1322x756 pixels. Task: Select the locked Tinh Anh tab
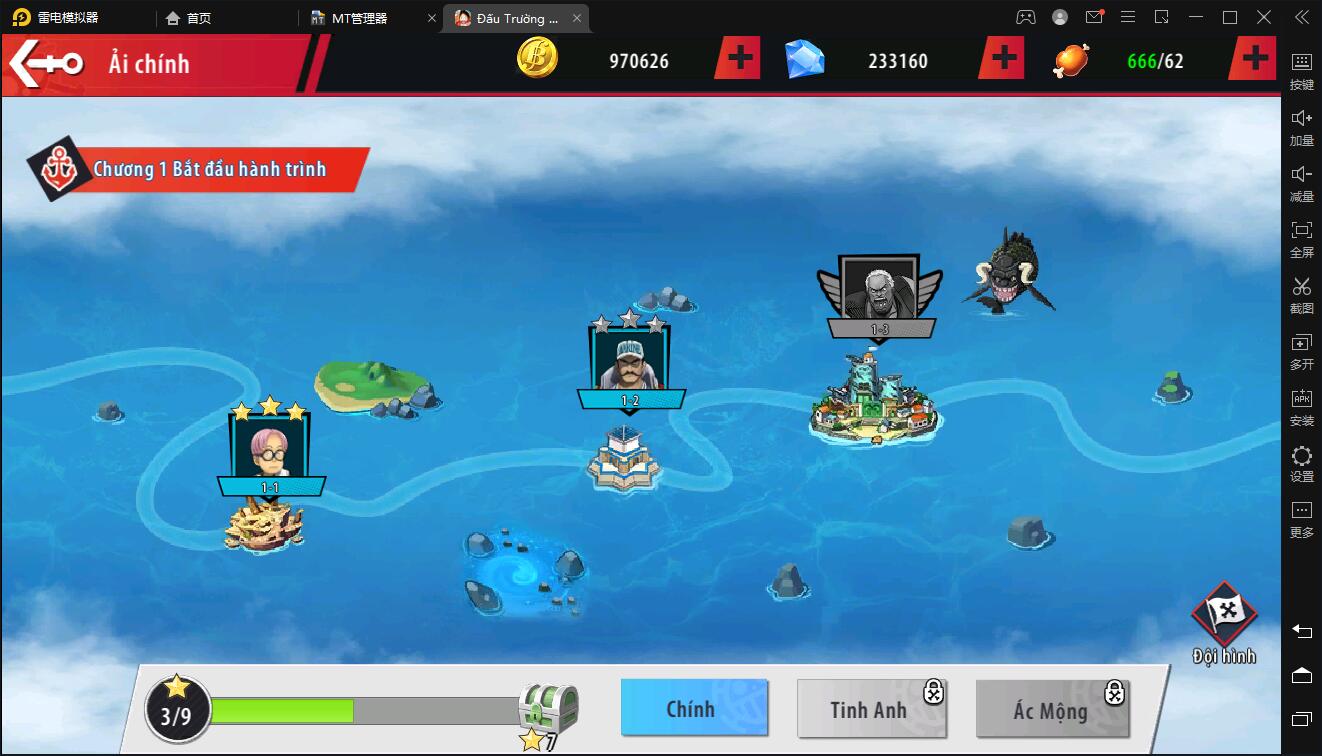tap(870, 709)
